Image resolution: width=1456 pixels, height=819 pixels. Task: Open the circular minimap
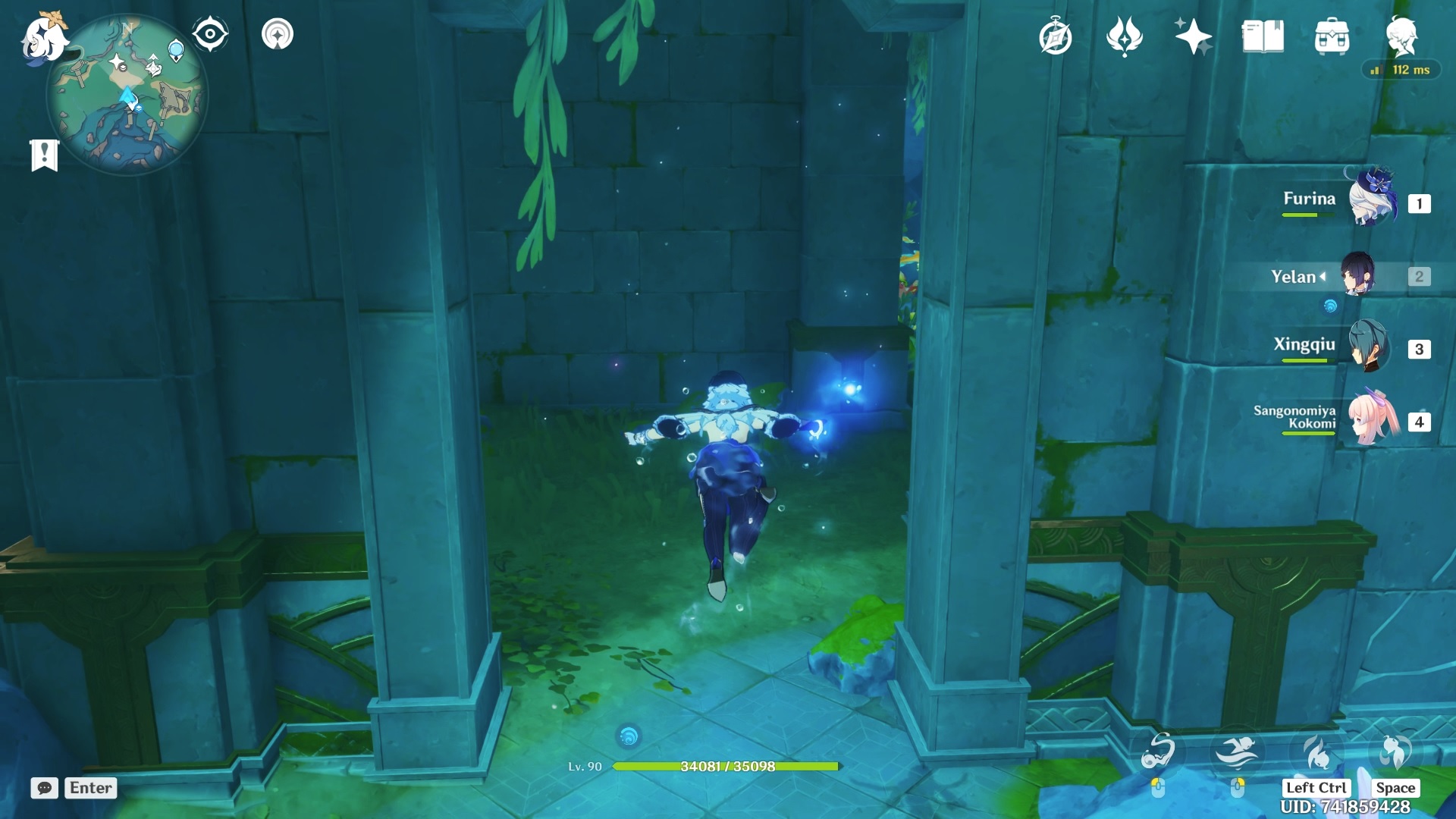[127, 96]
